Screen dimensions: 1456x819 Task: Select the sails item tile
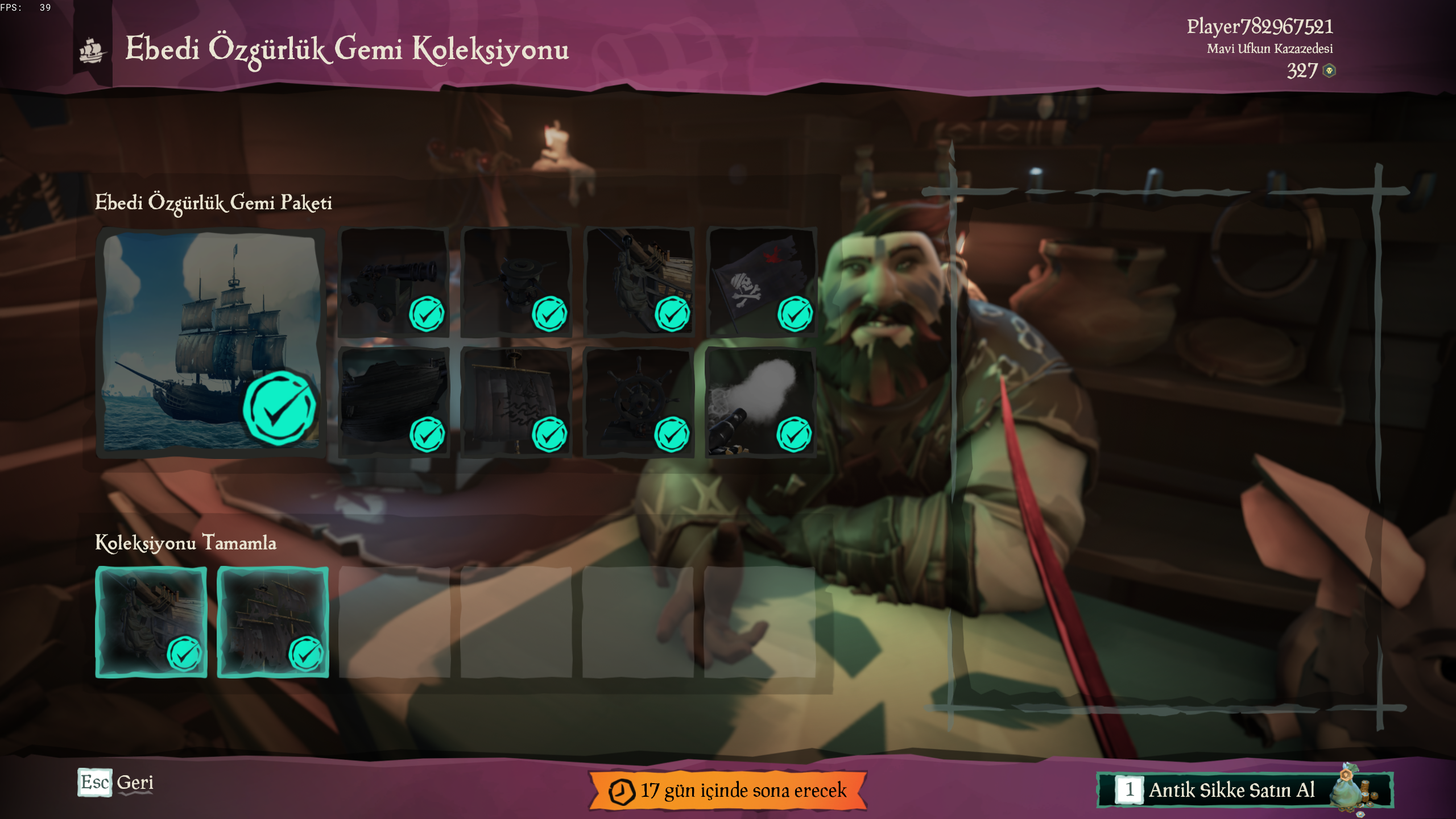516,403
